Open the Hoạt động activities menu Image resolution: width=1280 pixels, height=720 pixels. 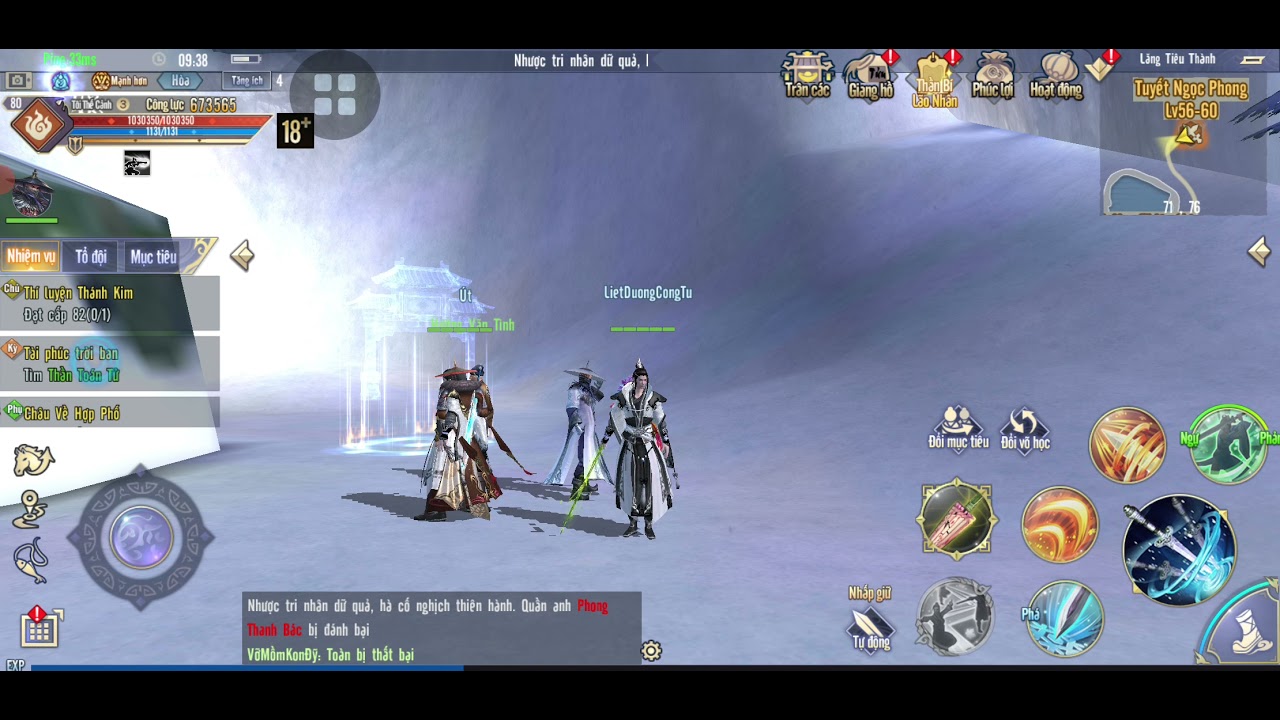[x=1056, y=74]
